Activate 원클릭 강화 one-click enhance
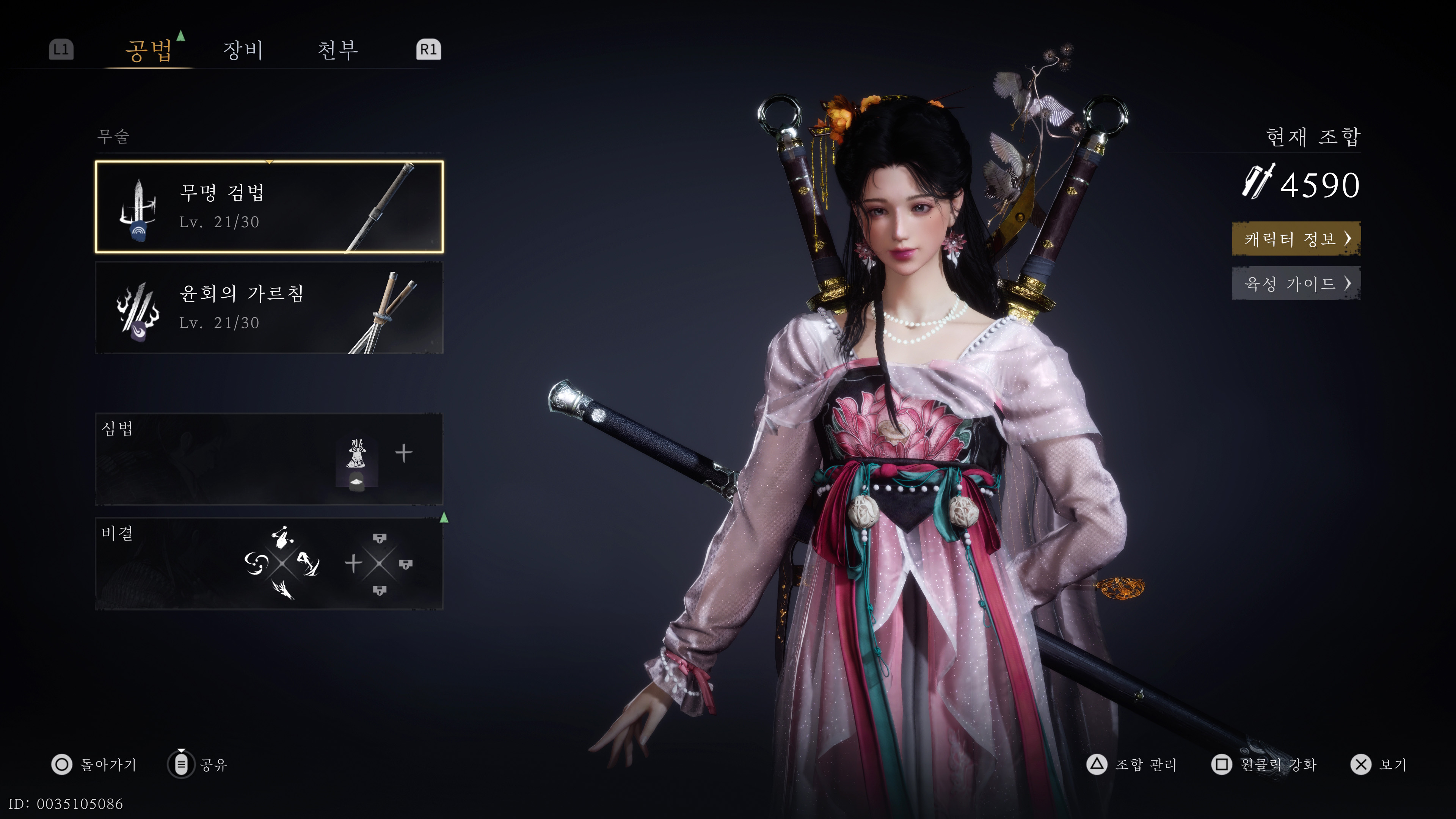 pos(1265,765)
